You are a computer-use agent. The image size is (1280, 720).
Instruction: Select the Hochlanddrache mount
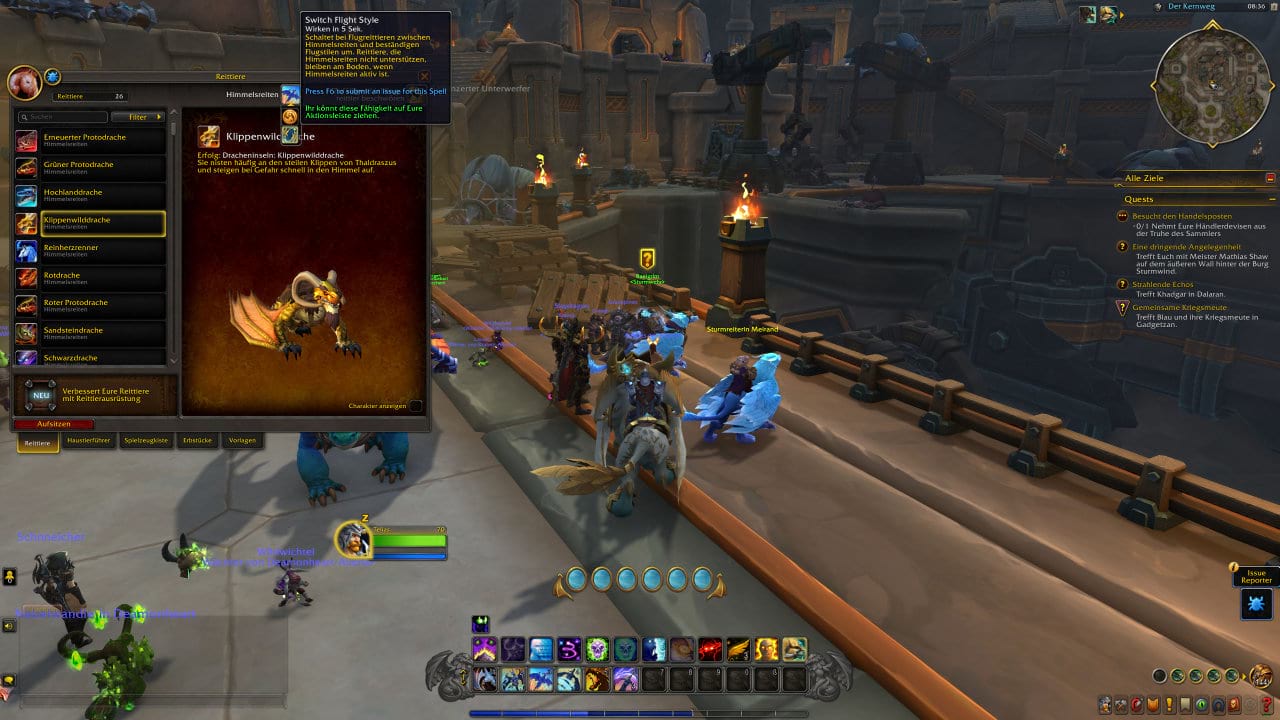coord(90,195)
